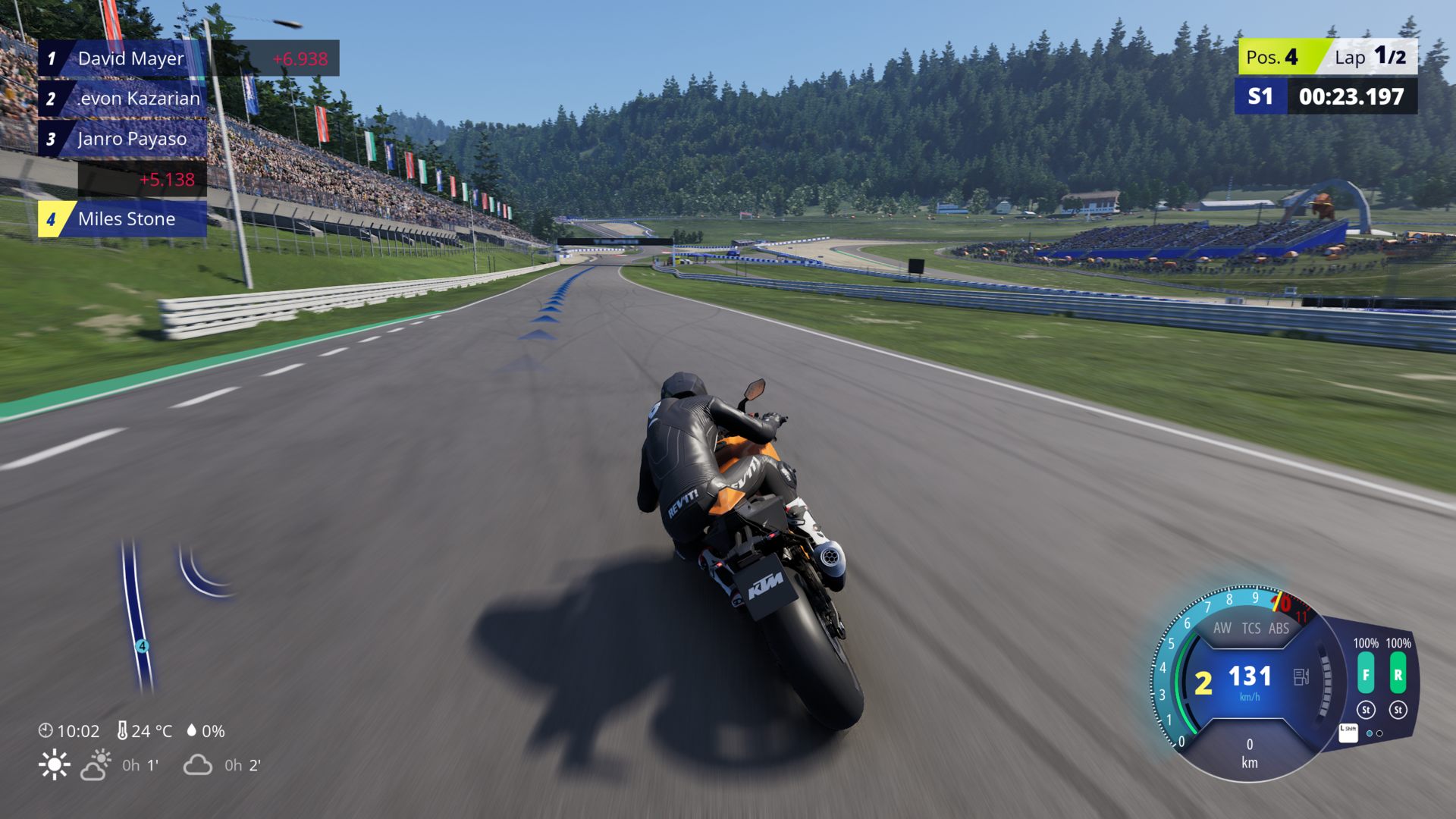
Task: Choose Janro Payaso's leaderboard row
Action: [130, 139]
